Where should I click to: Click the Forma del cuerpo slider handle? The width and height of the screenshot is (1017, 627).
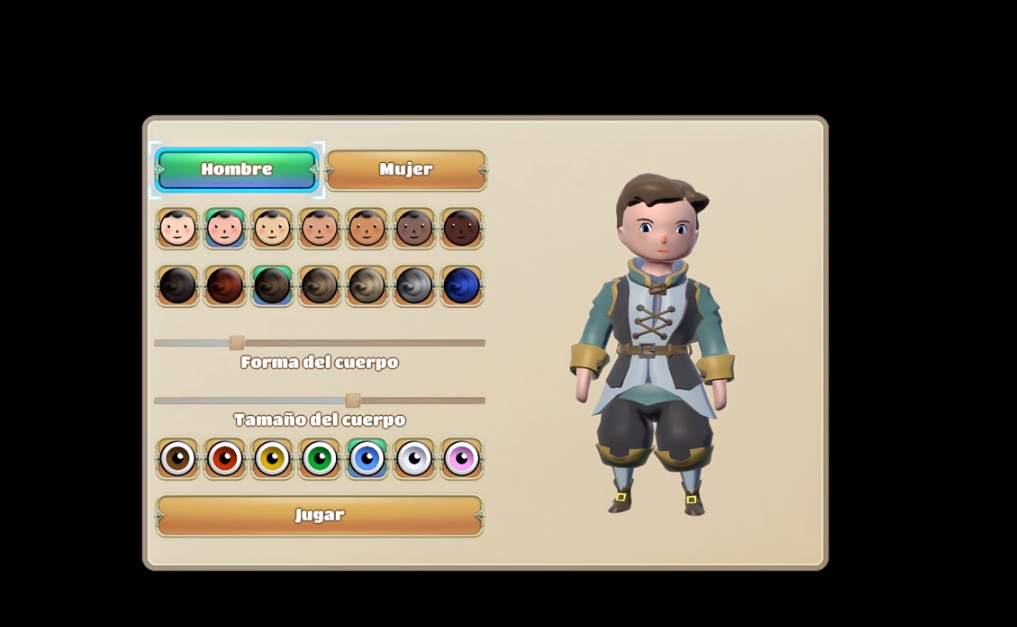coord(237,343)
